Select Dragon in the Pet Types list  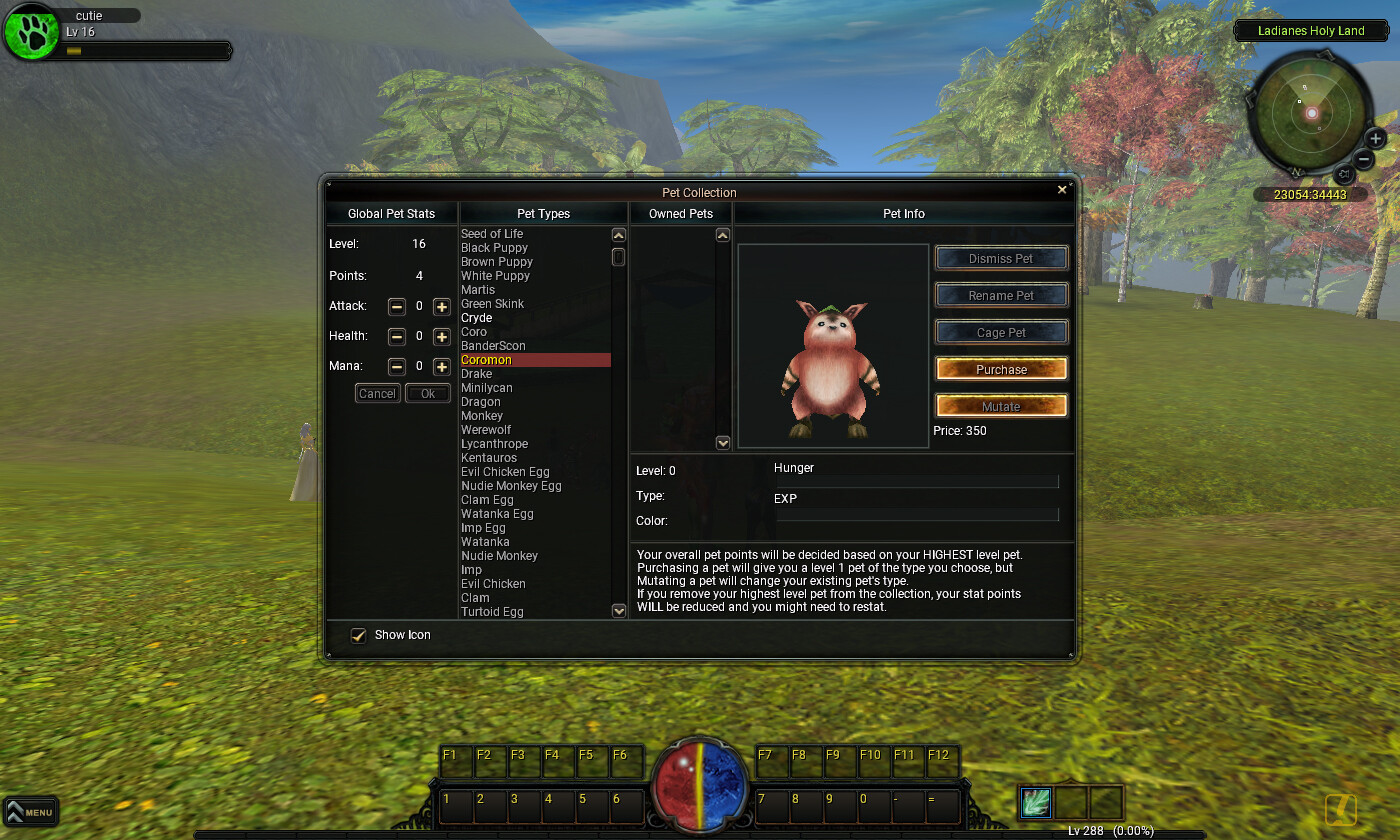click(480, 401)
